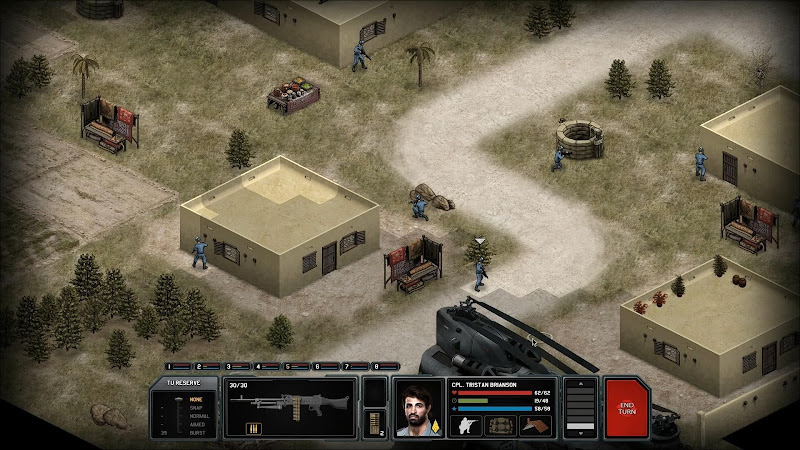The height and width of the screenshot is (450, 800).
Task: Reserve TUs for Burst fire
Action: pyautogui.click(x=196, y=432)
